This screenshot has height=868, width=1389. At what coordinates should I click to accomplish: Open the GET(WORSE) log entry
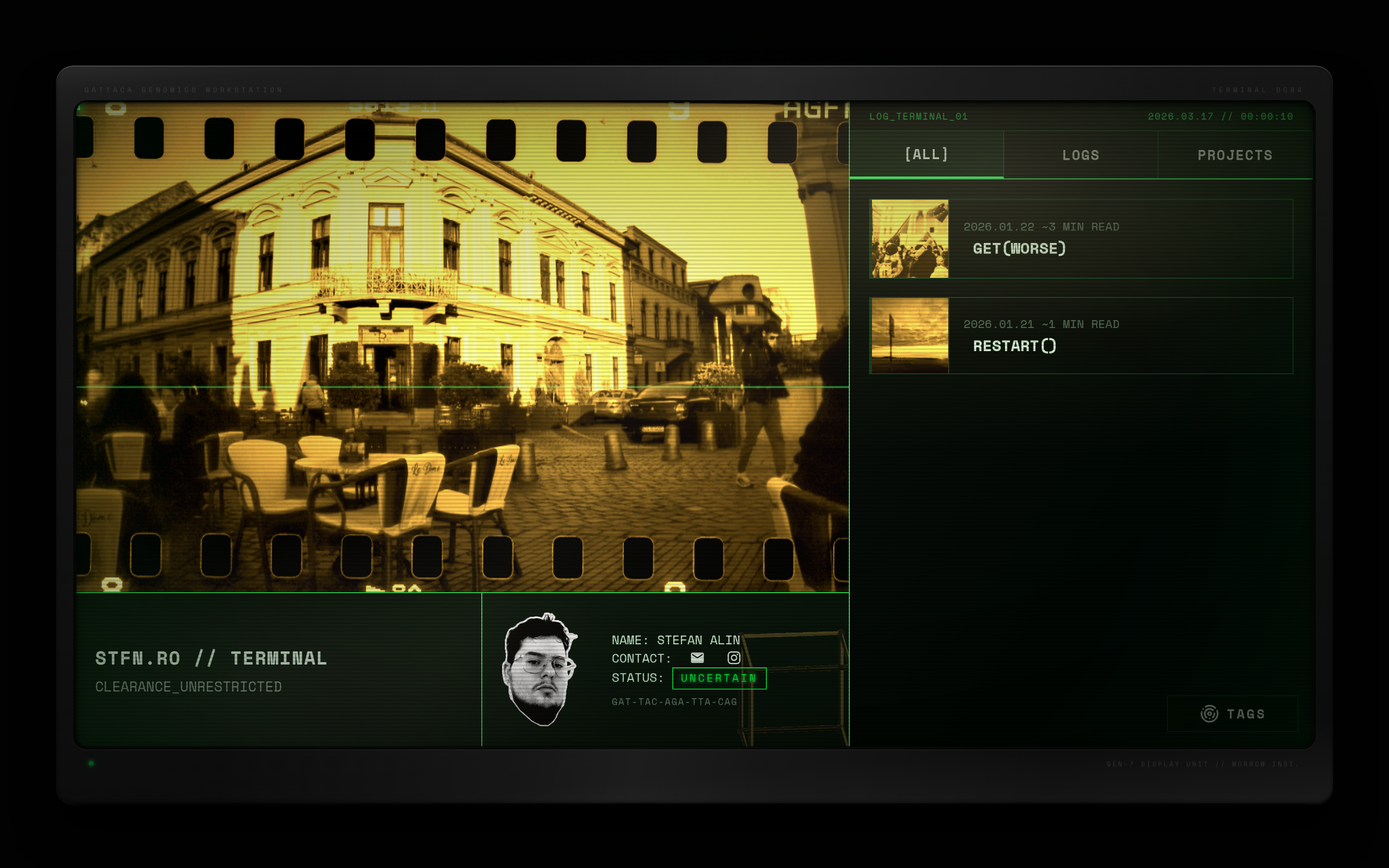[1019, 248]
